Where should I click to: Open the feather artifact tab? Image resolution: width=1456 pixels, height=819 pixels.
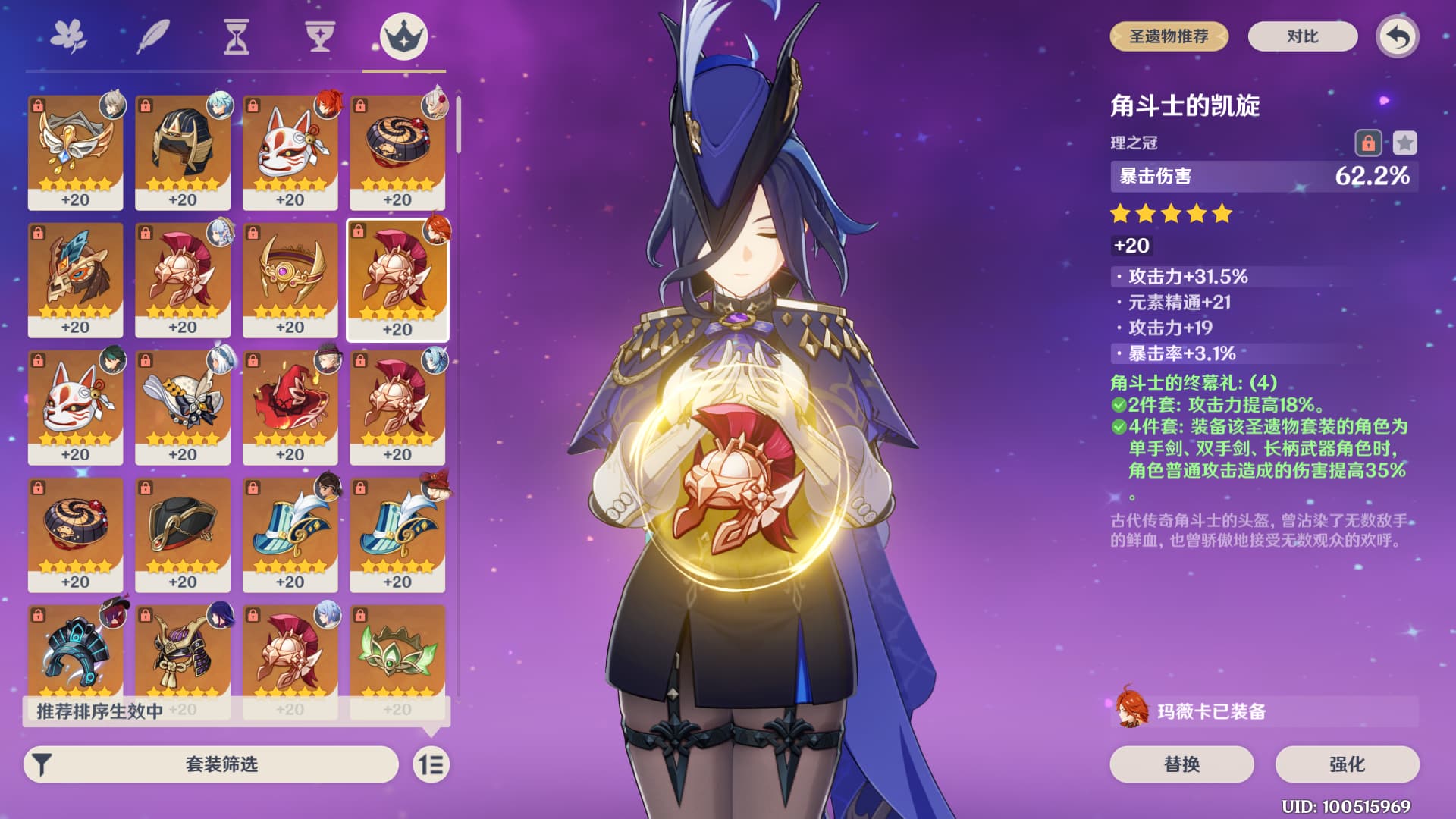click(152, 36)
